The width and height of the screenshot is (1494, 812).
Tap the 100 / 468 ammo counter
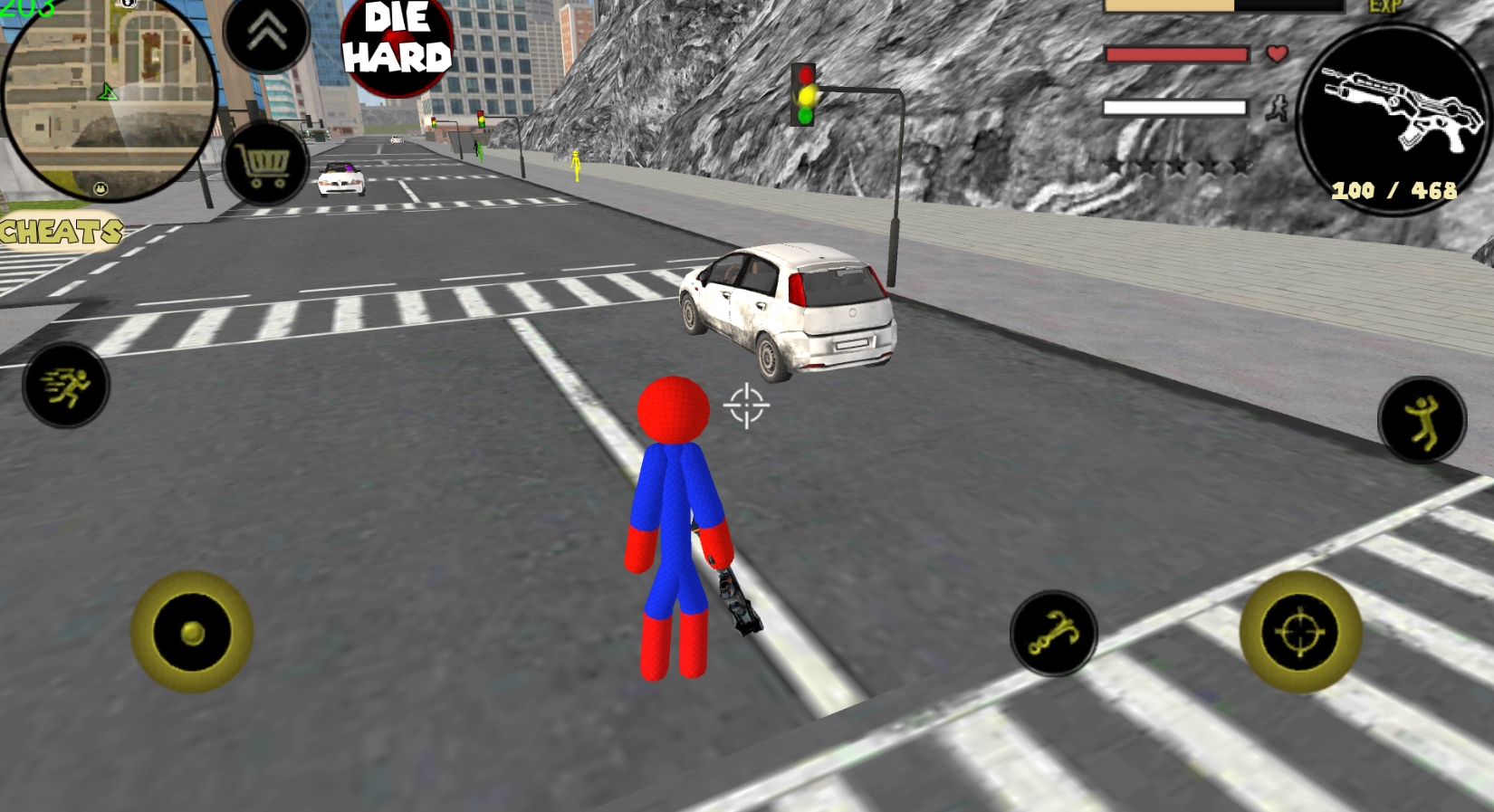[x=1394, y=190]
